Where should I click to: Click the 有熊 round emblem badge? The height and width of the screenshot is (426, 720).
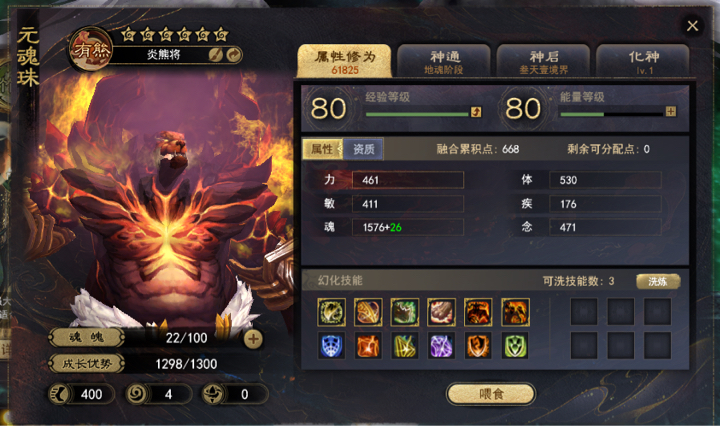click(x=90, y=48)
